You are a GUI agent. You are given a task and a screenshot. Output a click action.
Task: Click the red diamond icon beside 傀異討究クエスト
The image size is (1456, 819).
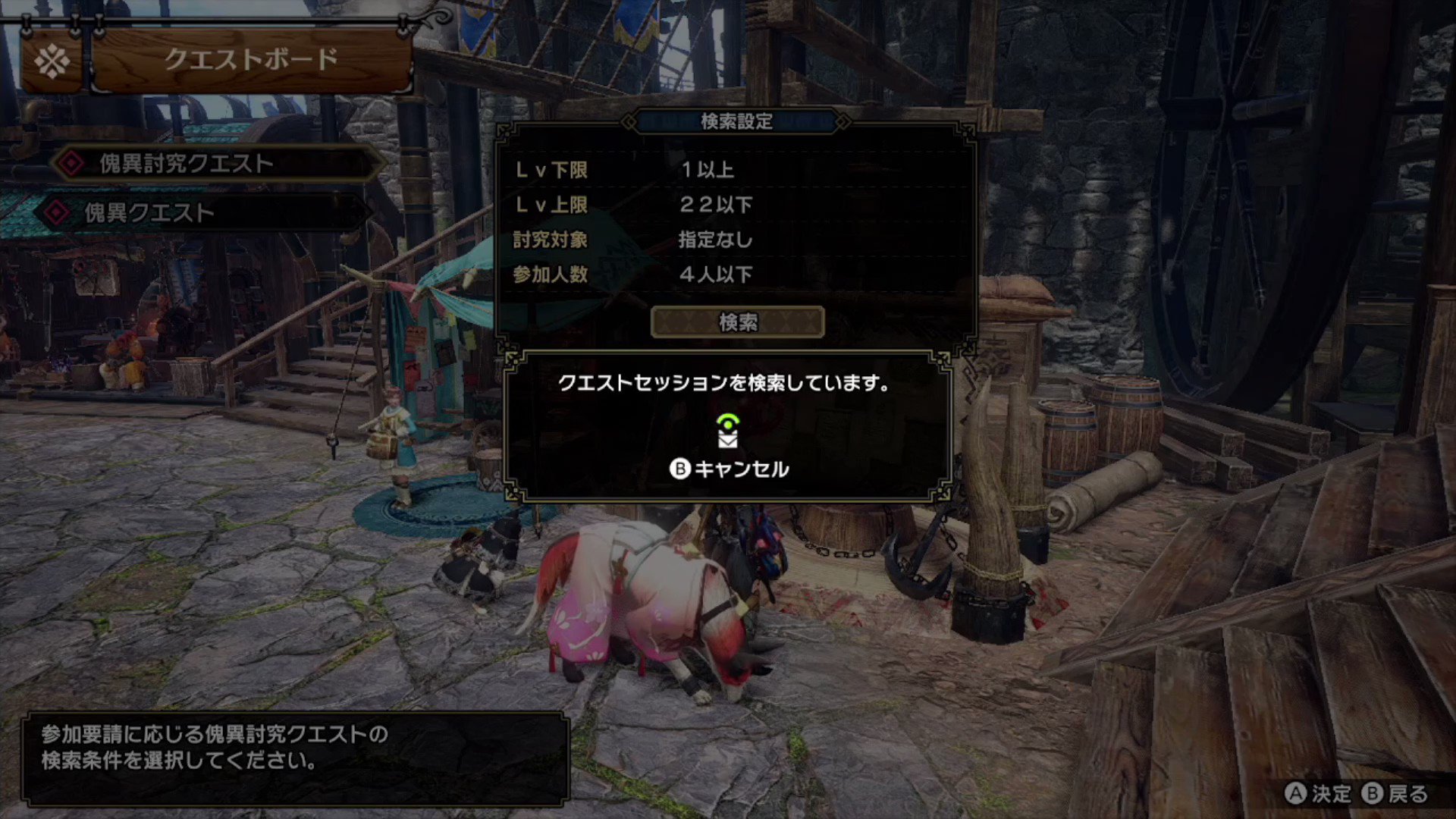(x=72, y=162)
